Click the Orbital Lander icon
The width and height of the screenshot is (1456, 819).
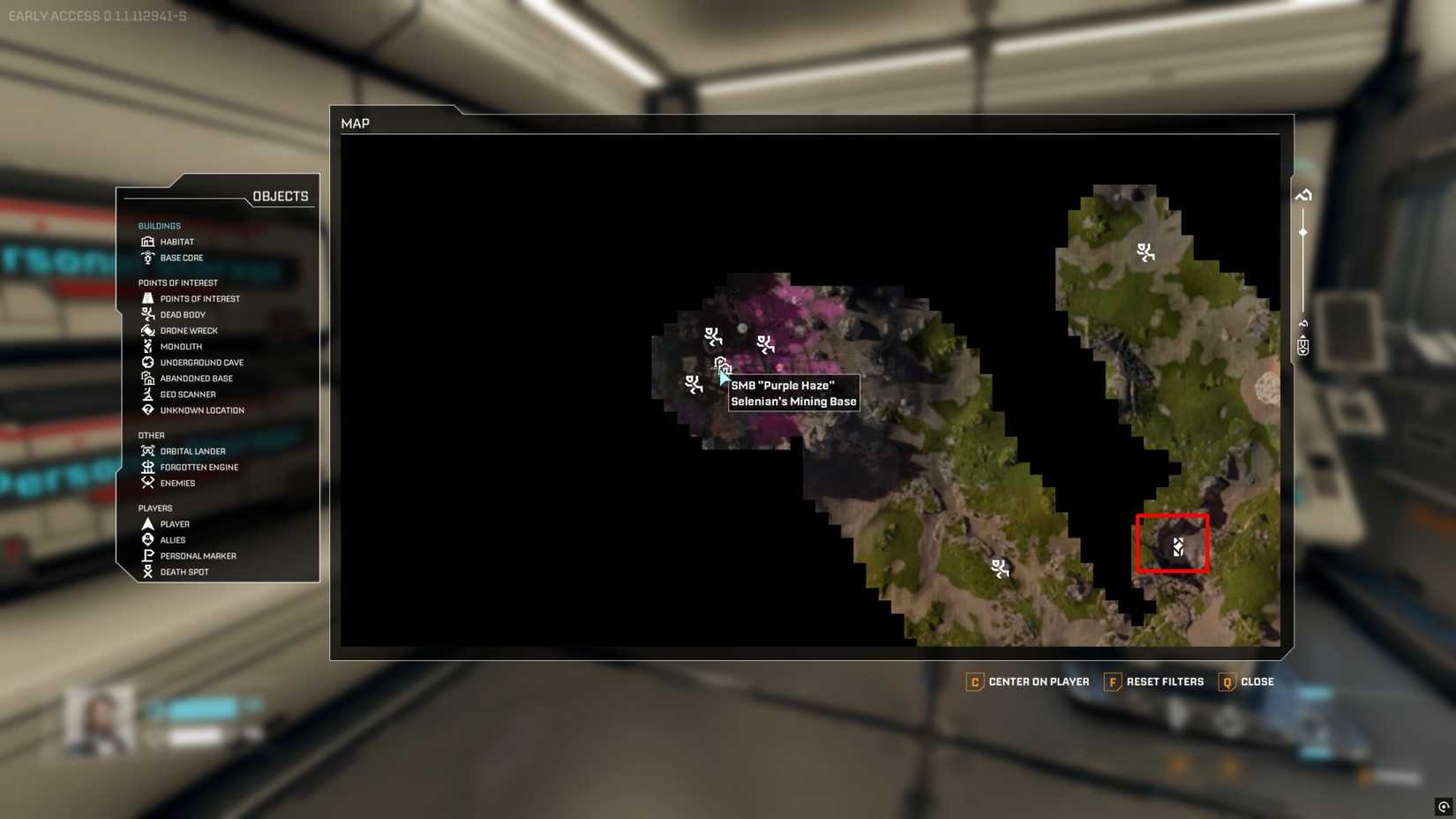(148, 450)
